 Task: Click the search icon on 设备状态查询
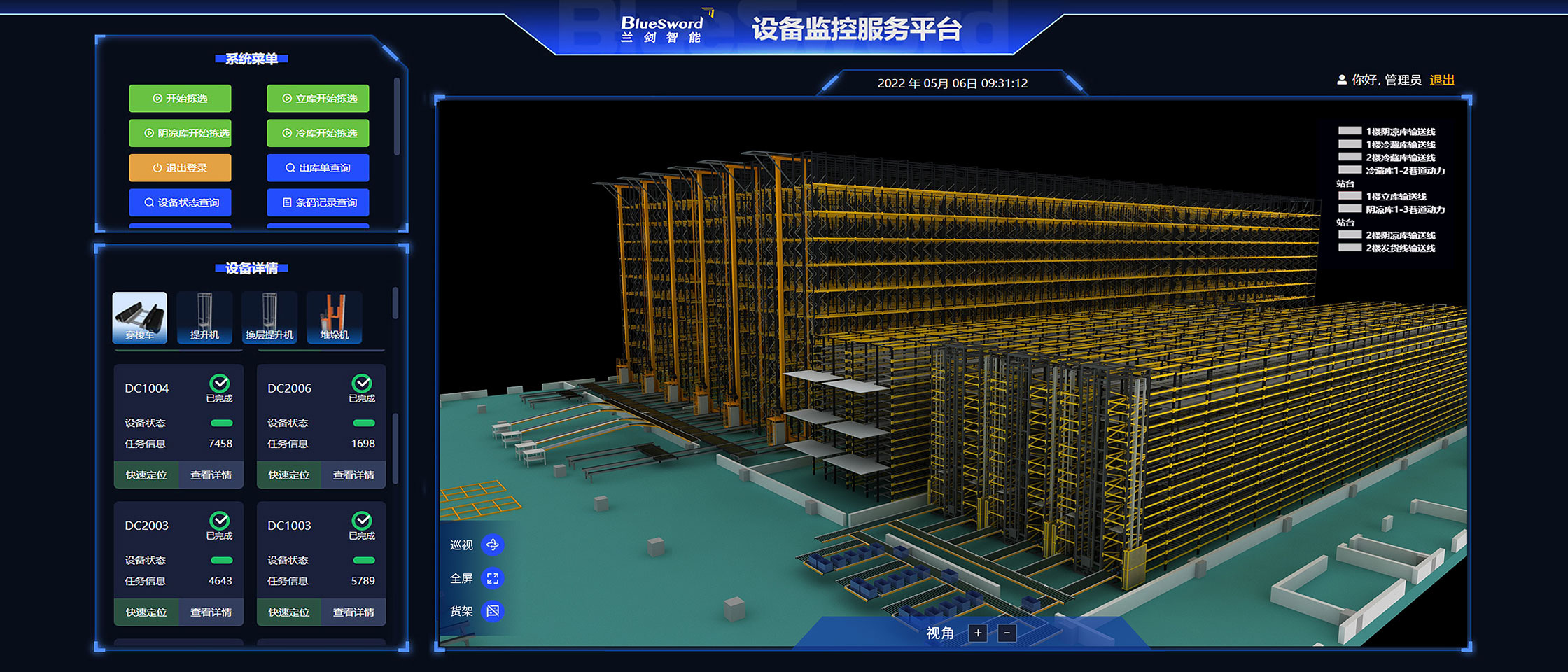(148, 202)
